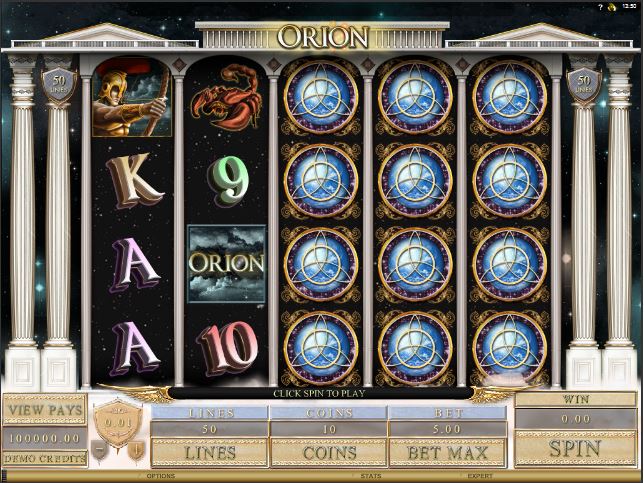
Task: Click the Lines button
Action: 209,452
